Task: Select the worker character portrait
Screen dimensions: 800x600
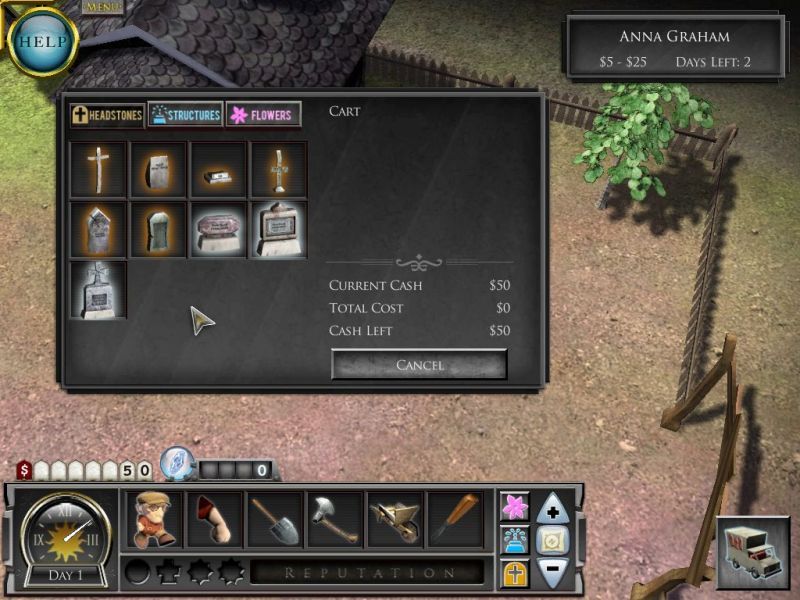Action: [154, 519]
